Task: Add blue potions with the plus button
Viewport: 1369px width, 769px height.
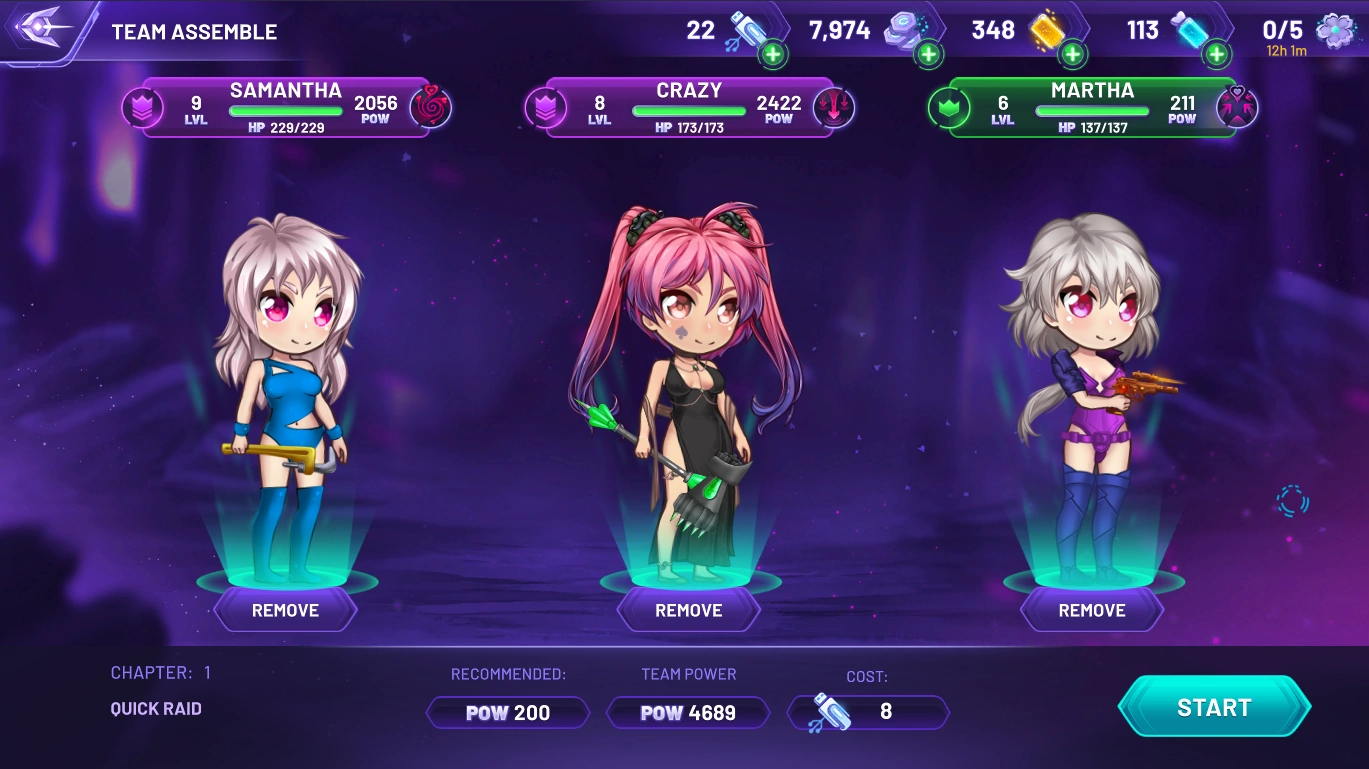Action: click(1217, 54)
